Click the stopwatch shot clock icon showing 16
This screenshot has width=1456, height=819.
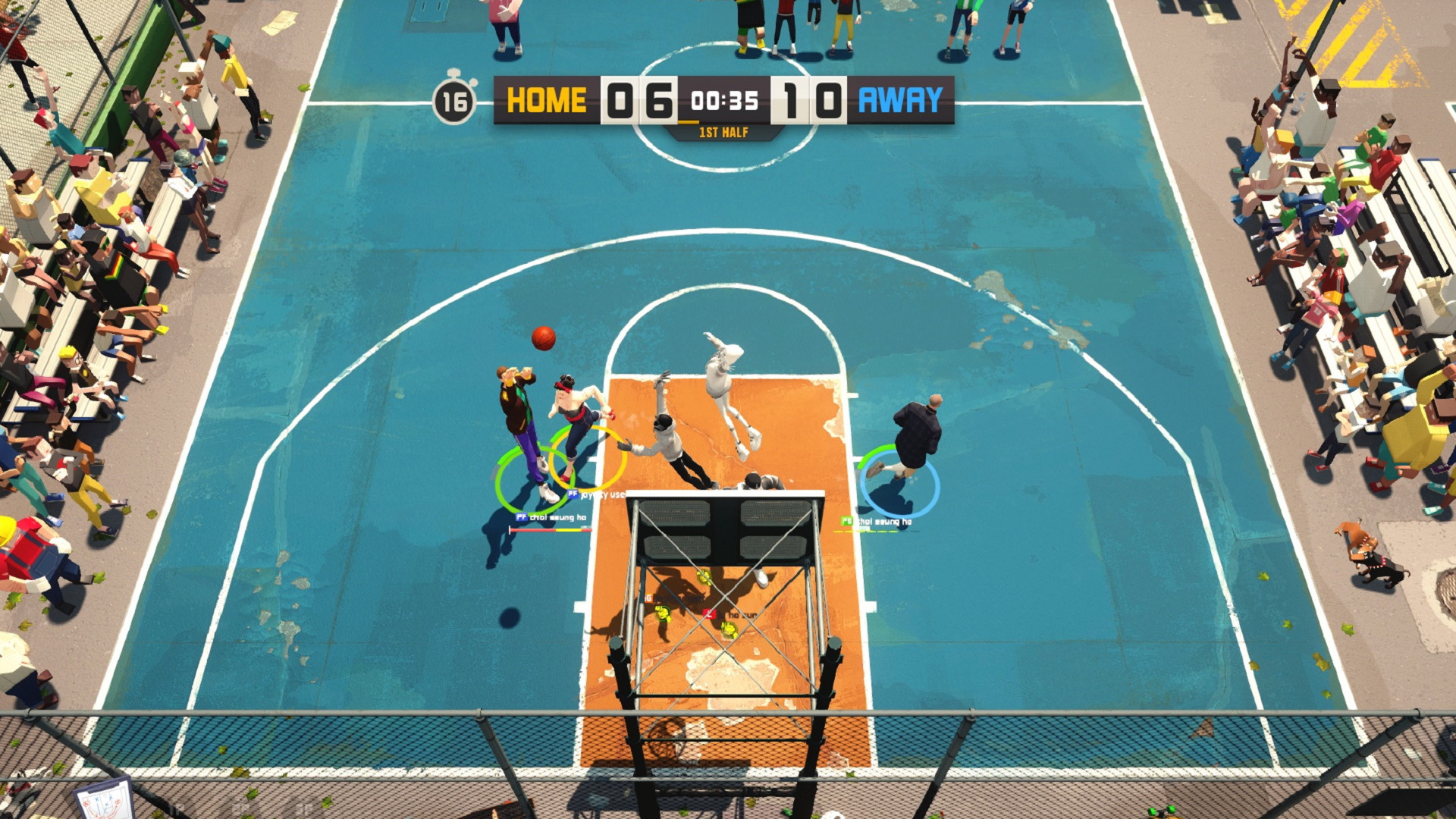click(x=455, y=102)
